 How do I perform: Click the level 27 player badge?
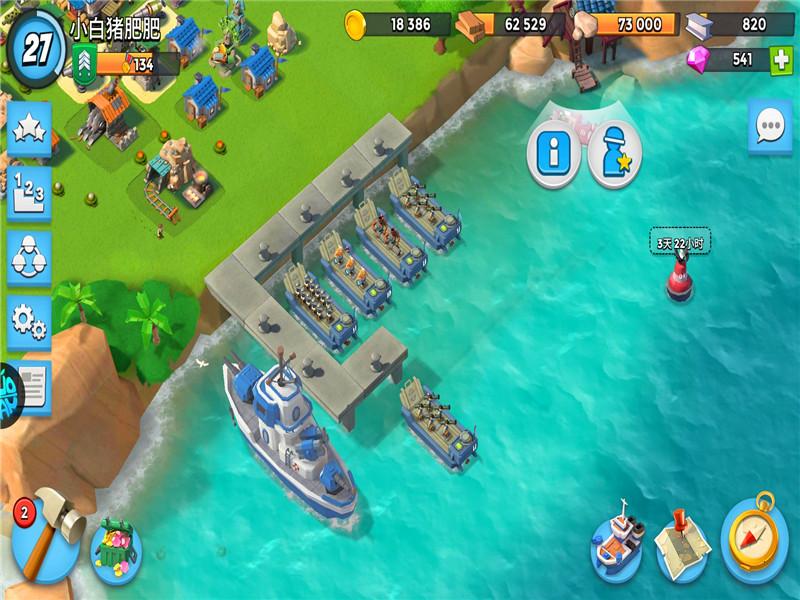coord(37,46)
